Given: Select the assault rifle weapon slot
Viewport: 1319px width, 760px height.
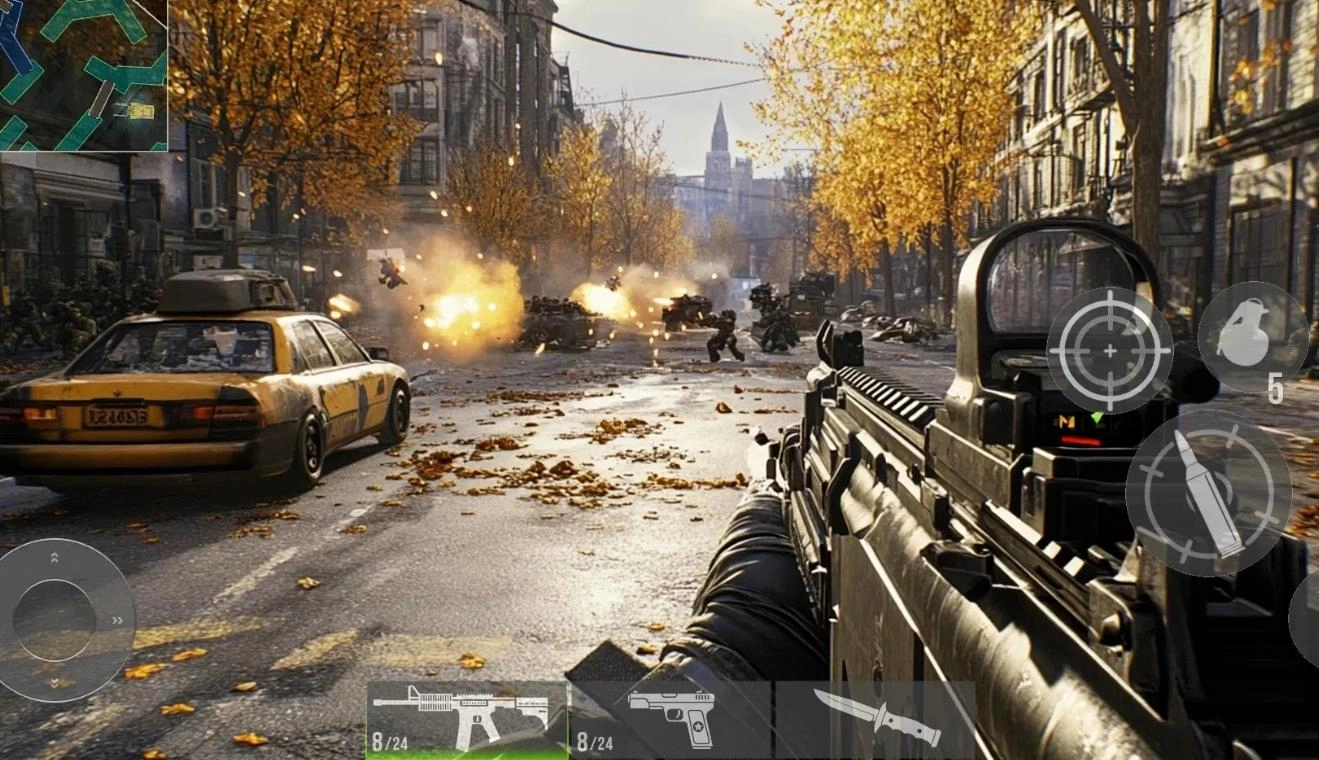Looking at the screenshot, I should tap(467, 719).
